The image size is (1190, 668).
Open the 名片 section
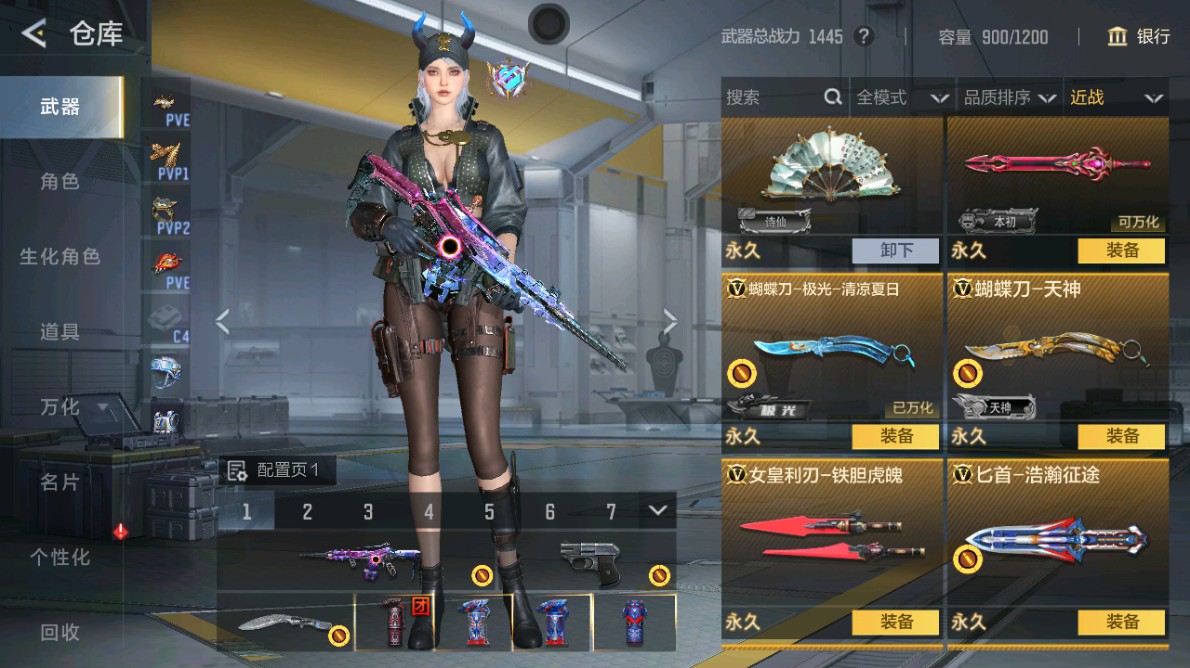tap(60, 482)
